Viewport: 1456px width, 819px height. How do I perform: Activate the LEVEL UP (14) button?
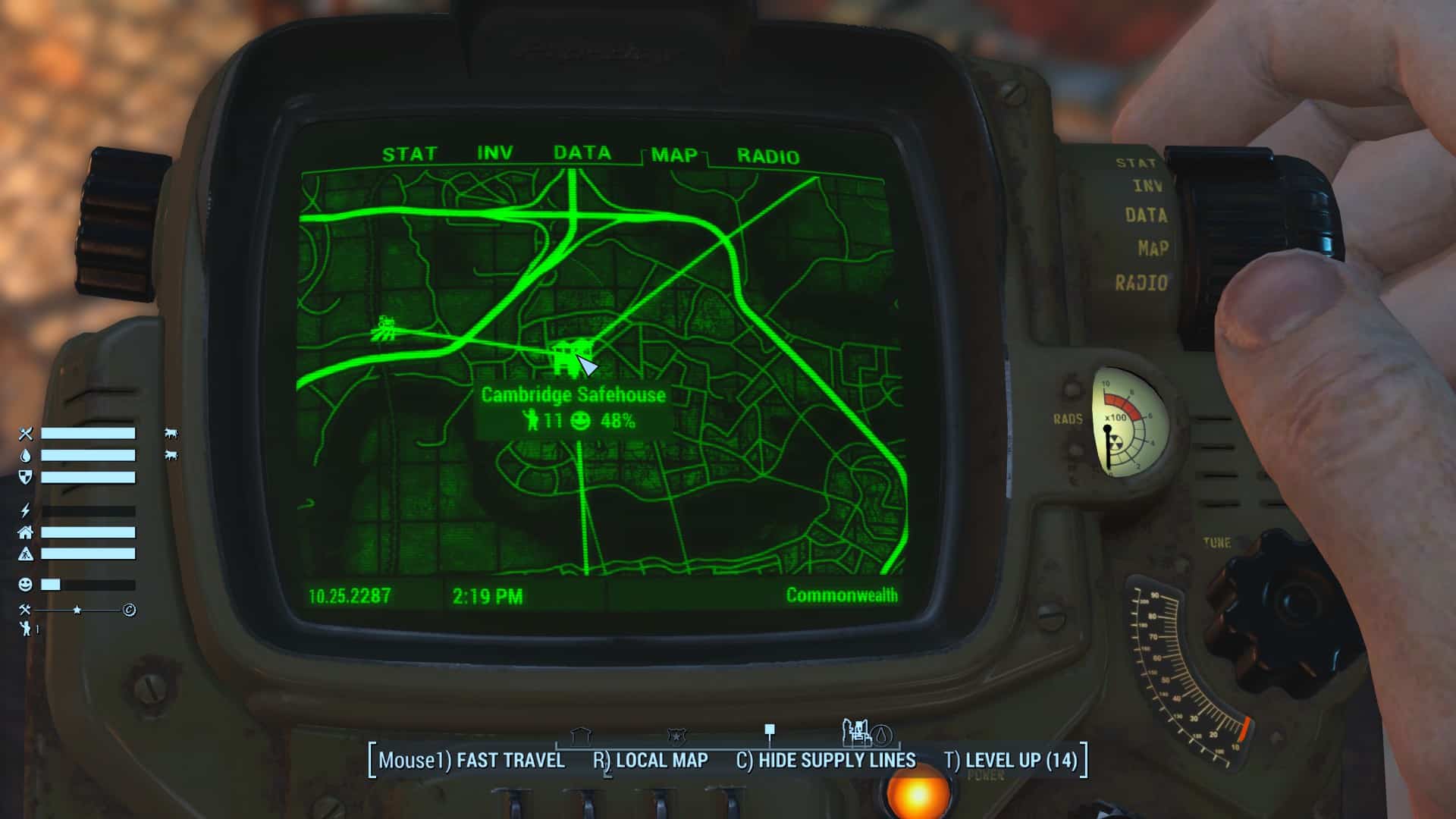click(1011, 761)
